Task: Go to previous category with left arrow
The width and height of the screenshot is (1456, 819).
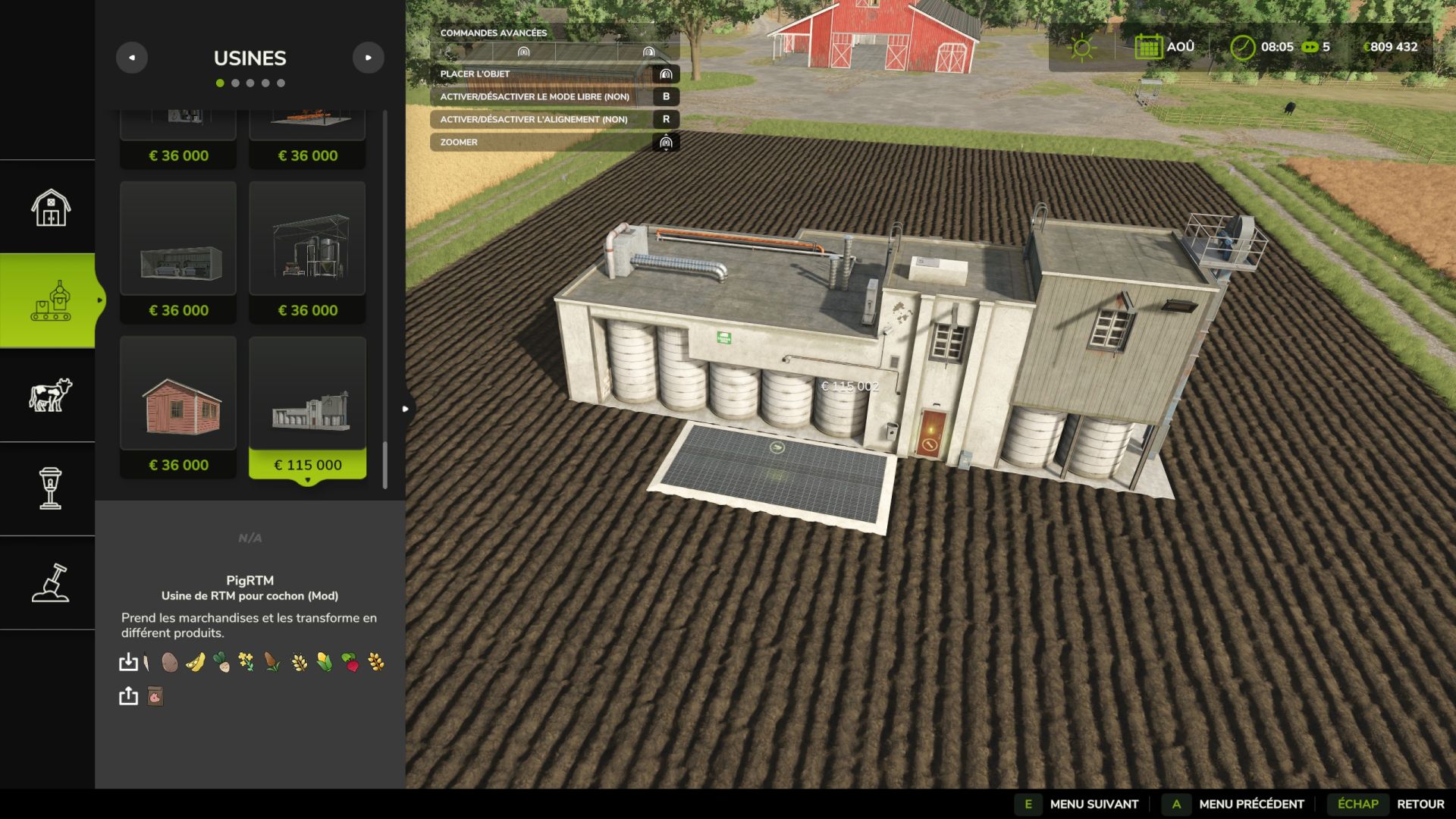Action: (132, 58)
